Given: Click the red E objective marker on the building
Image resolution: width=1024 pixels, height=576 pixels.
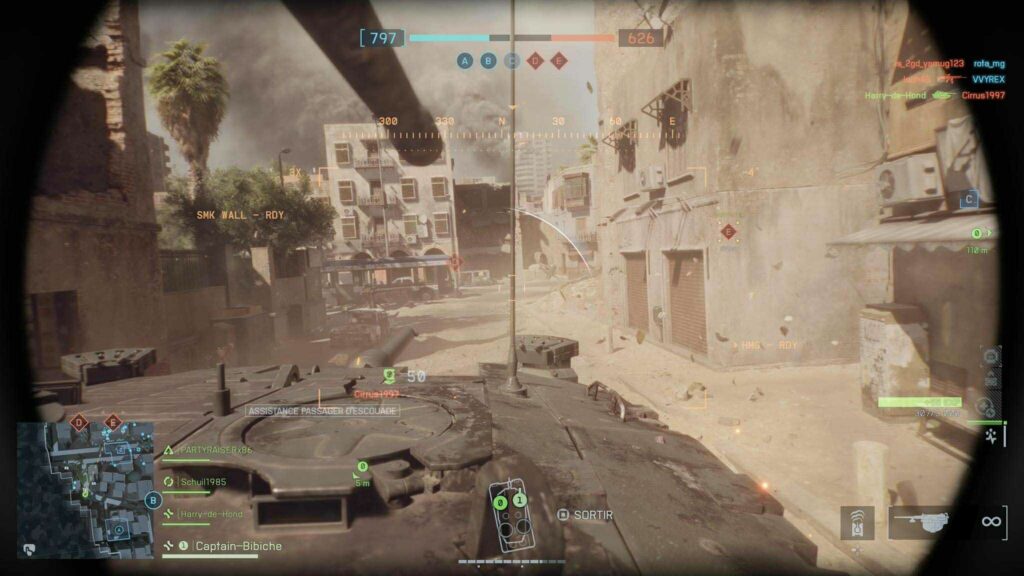Looking at the screenshot, I should (728, 232).
